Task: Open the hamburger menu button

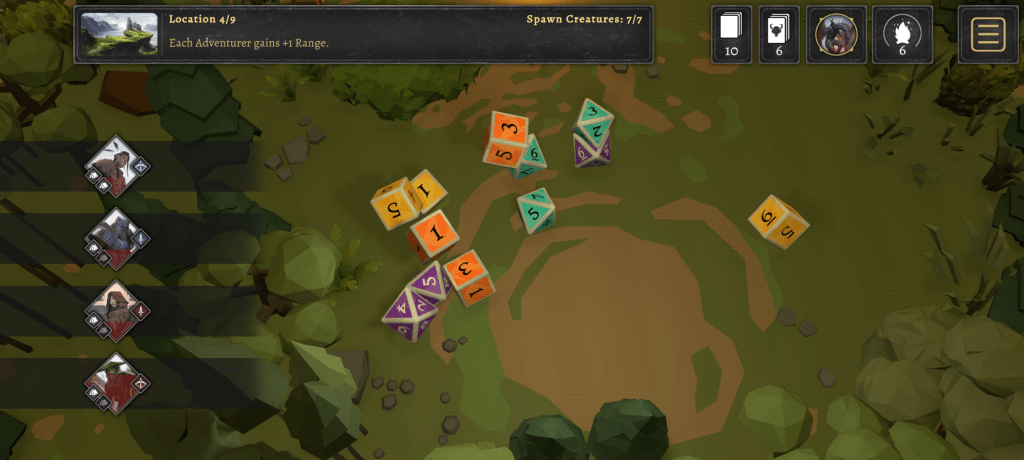Action: [987, 35]
